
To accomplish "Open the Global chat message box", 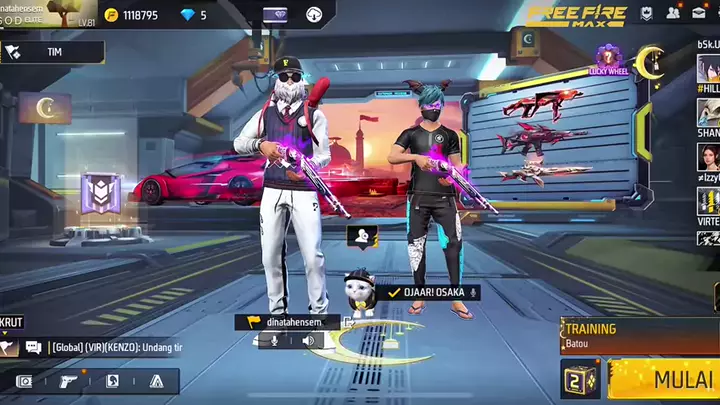I will coord(115,347).
